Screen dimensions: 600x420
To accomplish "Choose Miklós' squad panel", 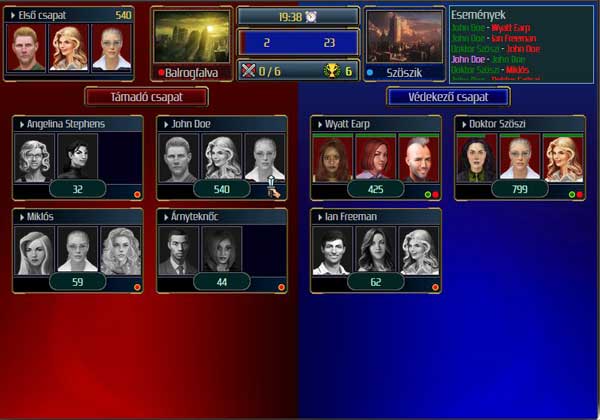I will click(78, 251).
